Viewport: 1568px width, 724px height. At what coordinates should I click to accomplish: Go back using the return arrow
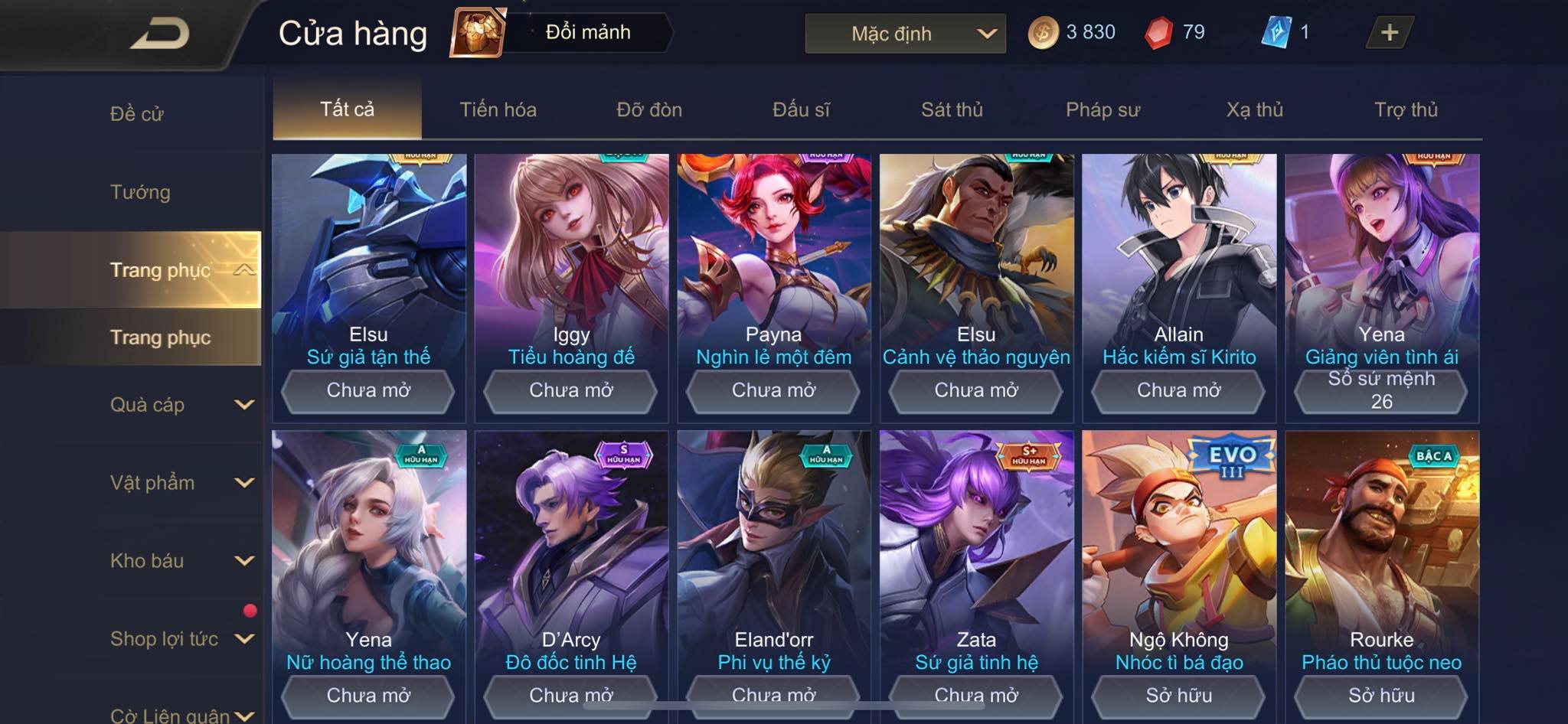click(159, 34)
